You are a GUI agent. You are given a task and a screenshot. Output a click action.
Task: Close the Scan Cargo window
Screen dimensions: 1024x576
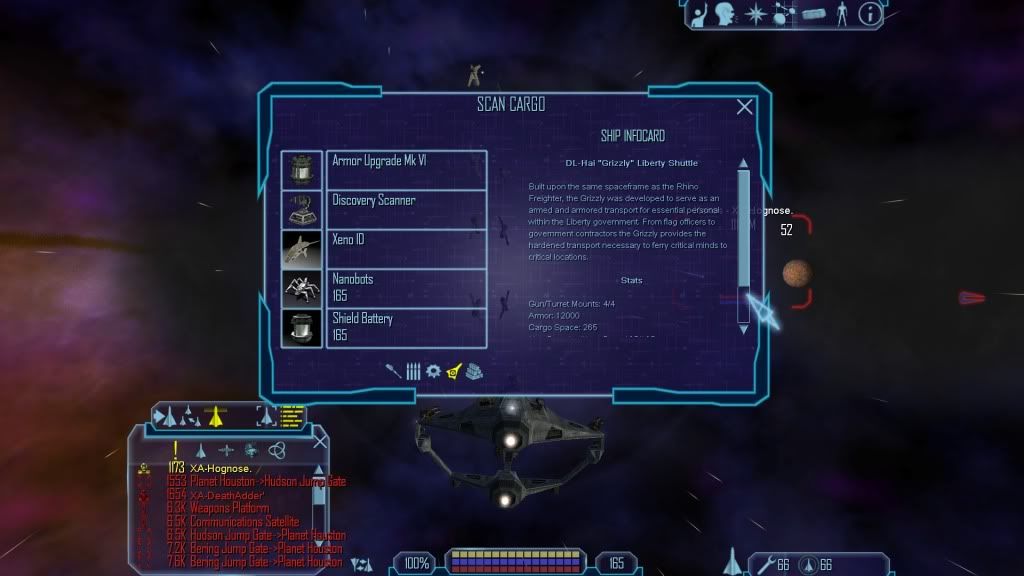[745, 107]
